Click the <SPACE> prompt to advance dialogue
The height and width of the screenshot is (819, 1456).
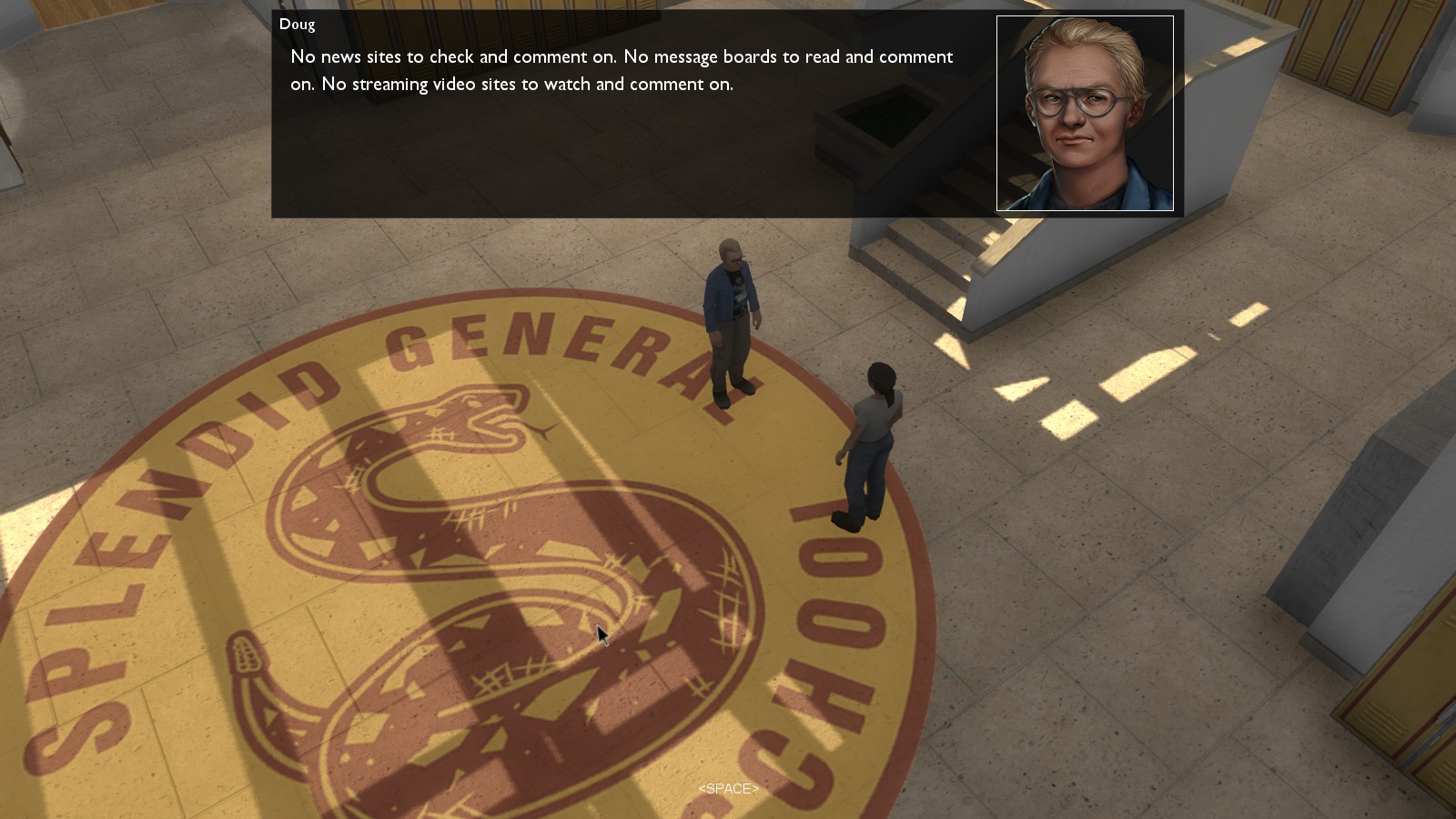(x=727, y=788)
